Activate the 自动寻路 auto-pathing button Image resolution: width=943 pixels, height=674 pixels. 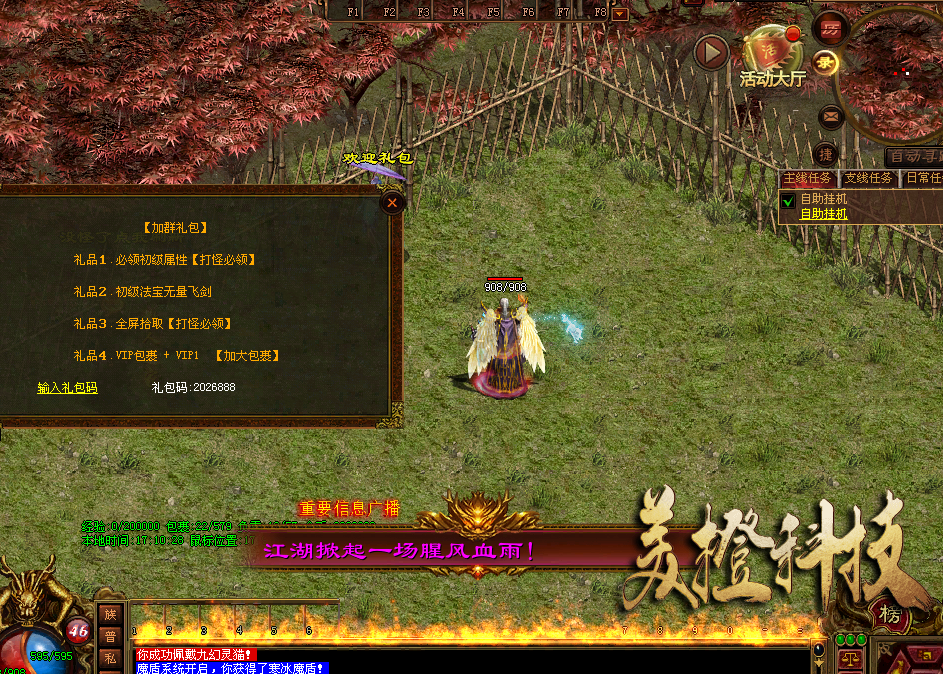click(914, 157)
